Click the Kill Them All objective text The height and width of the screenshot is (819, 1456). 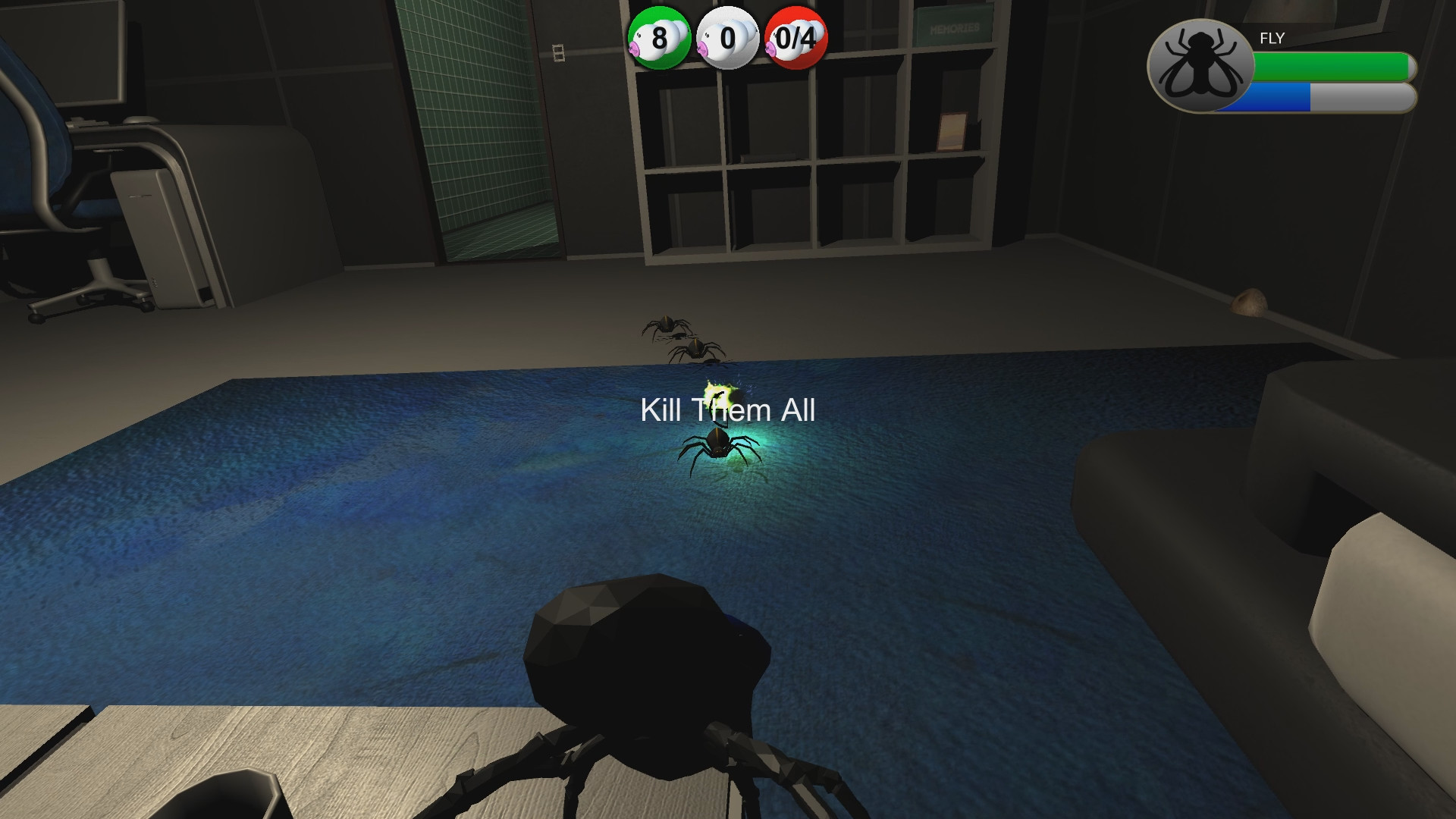pos(729,411)
